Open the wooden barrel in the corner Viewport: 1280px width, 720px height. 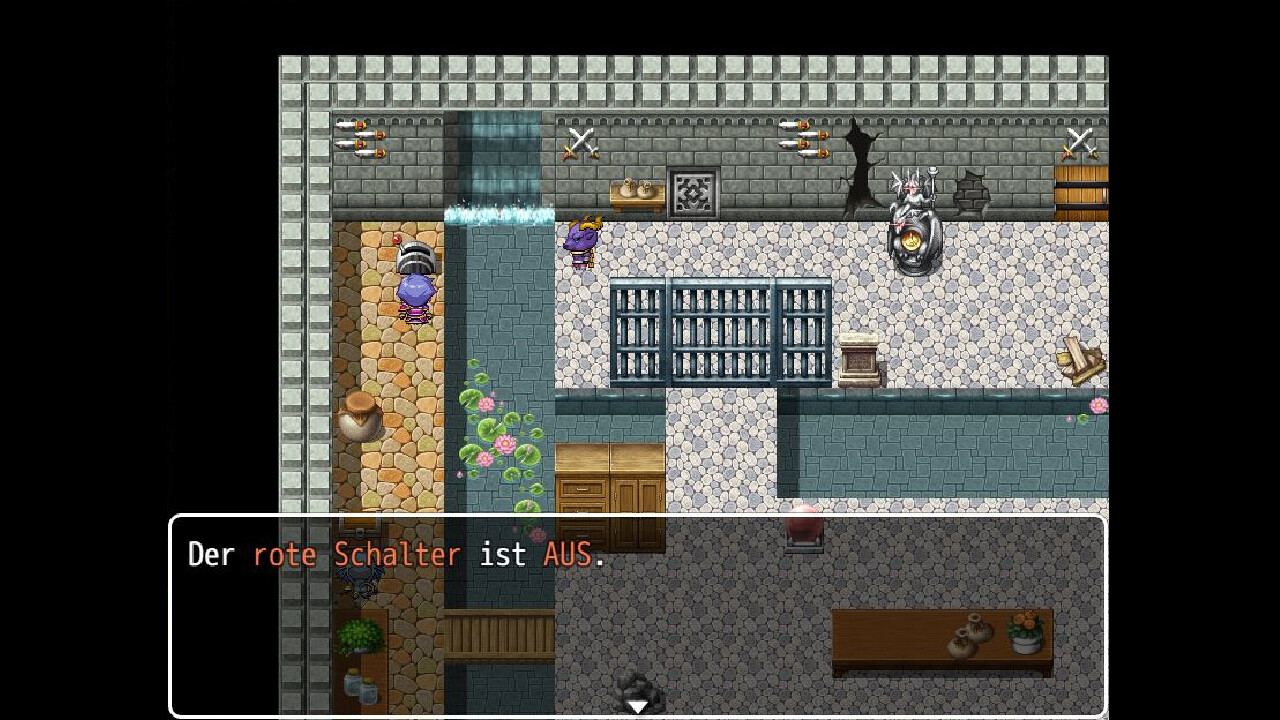click(x=1082, y=190)
